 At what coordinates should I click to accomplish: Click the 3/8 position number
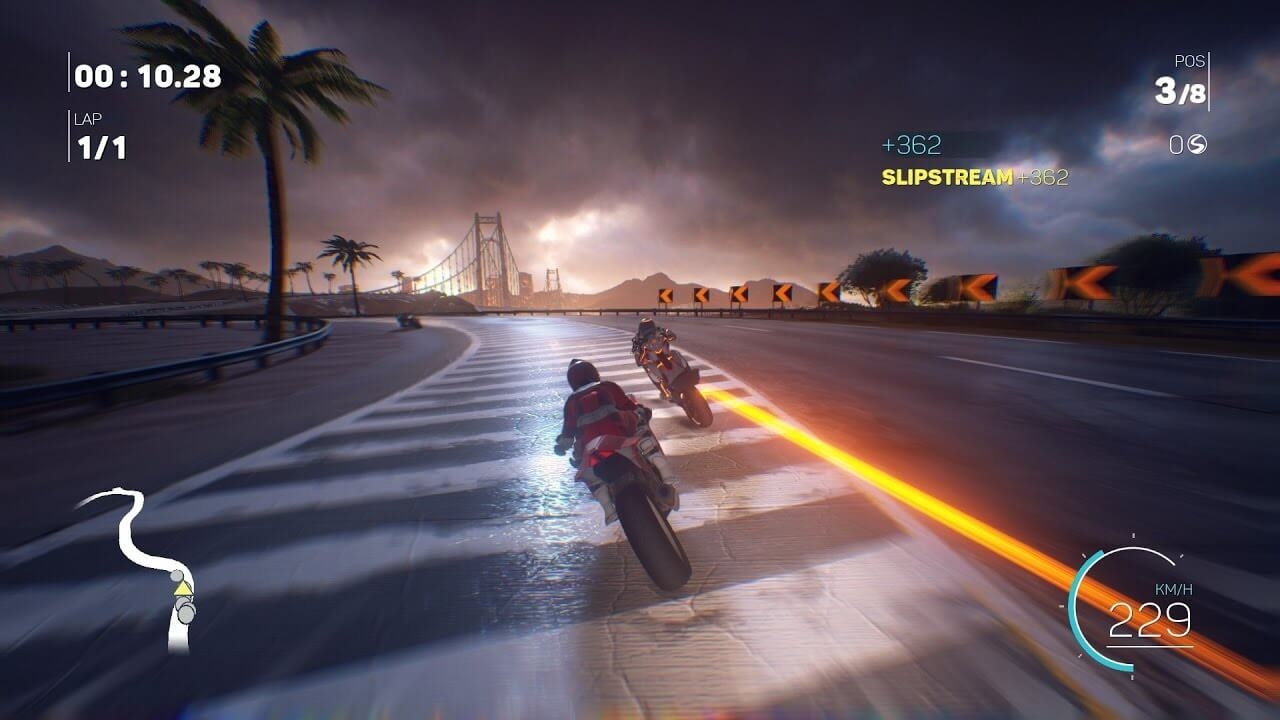[1180, 90]
